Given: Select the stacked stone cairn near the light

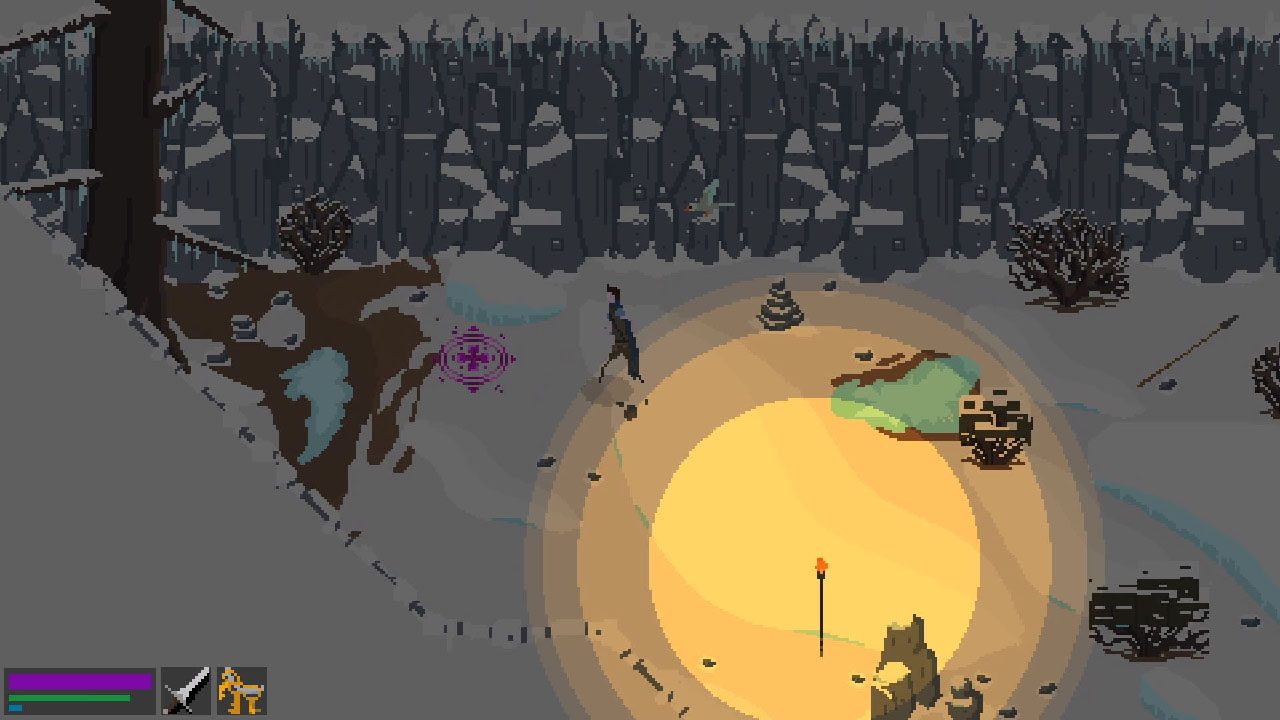Looking at the screenshot, I should (x=778, y=305).
